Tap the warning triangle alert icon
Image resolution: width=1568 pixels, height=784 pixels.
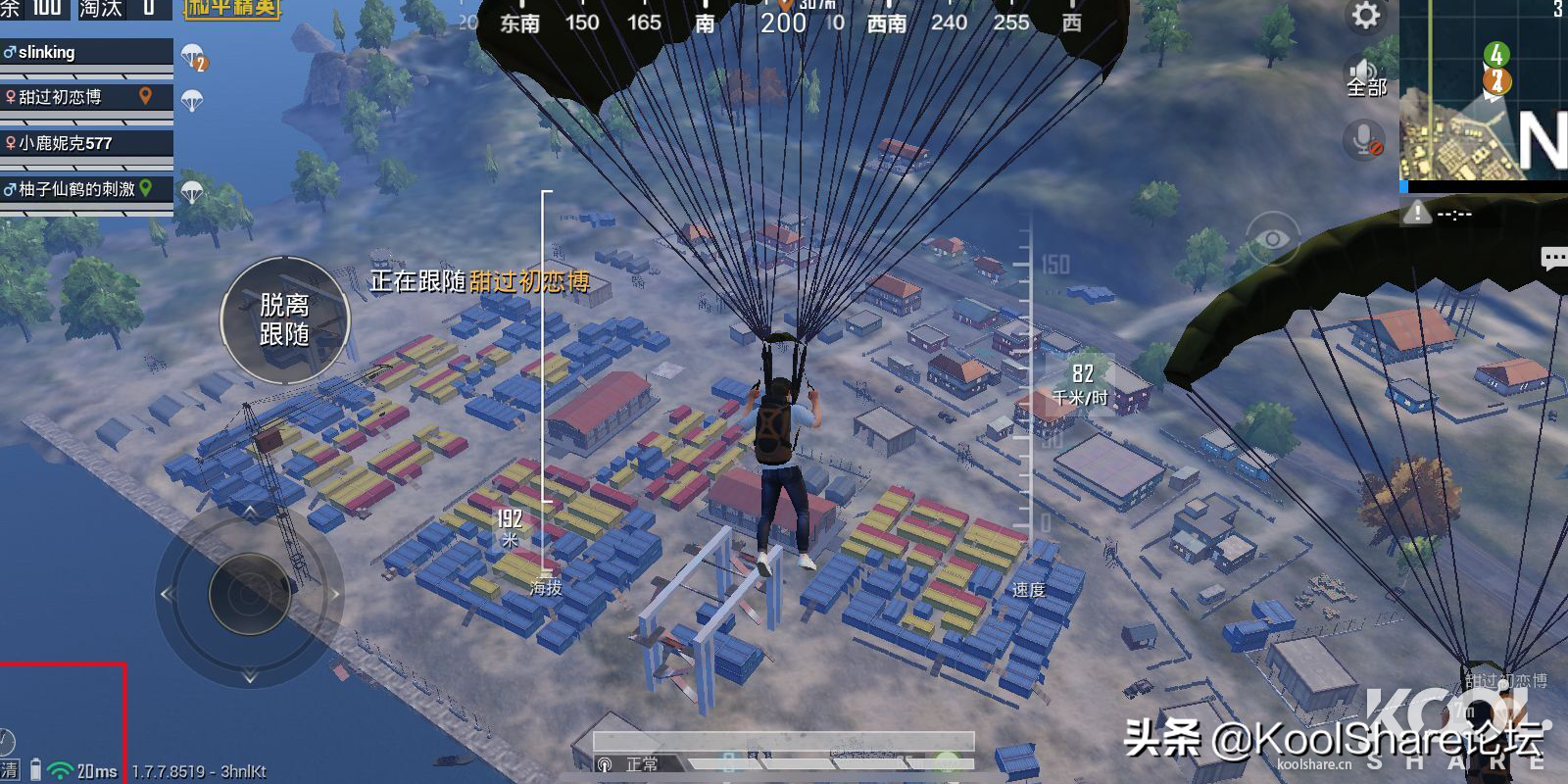tap(1416, 213)
